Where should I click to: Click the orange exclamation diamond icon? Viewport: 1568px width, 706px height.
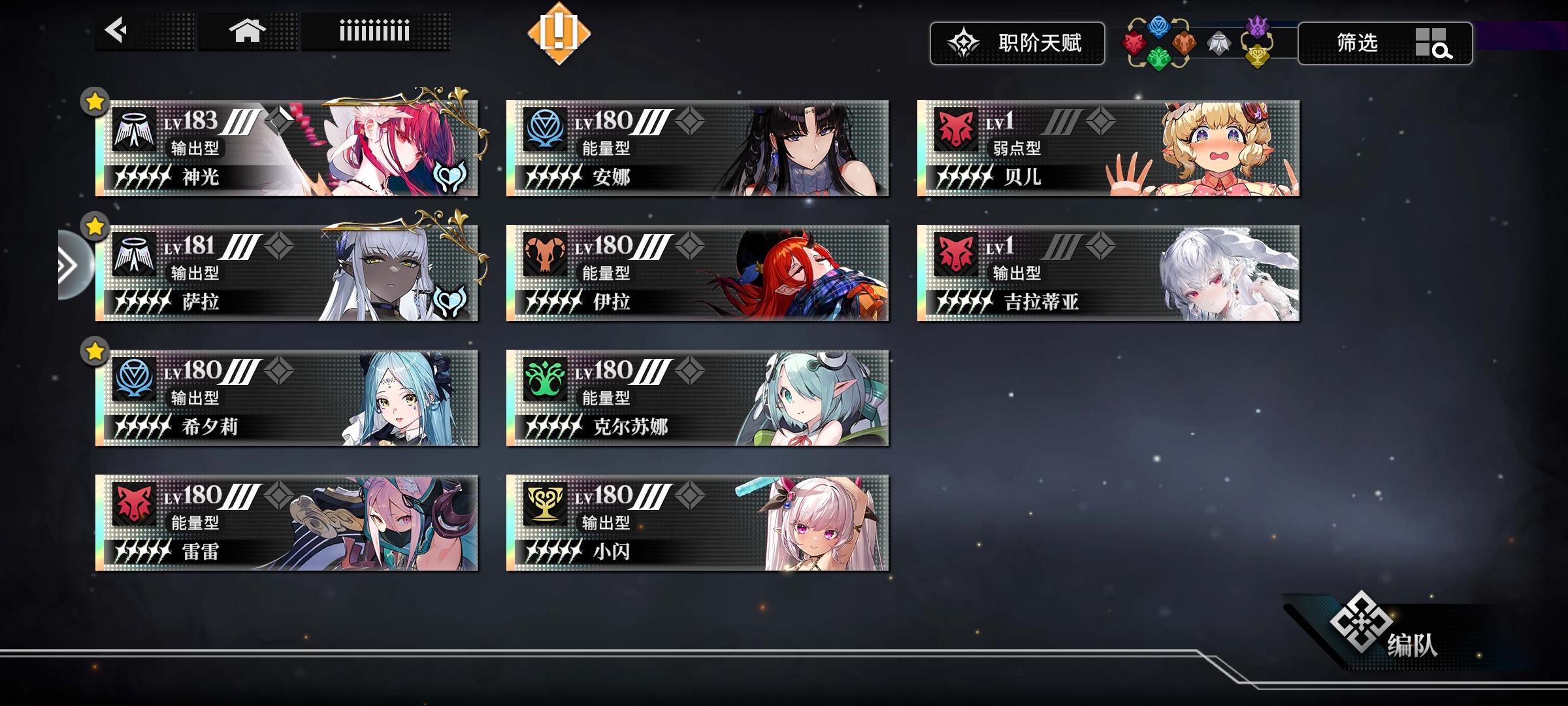(x=560, y=33)
